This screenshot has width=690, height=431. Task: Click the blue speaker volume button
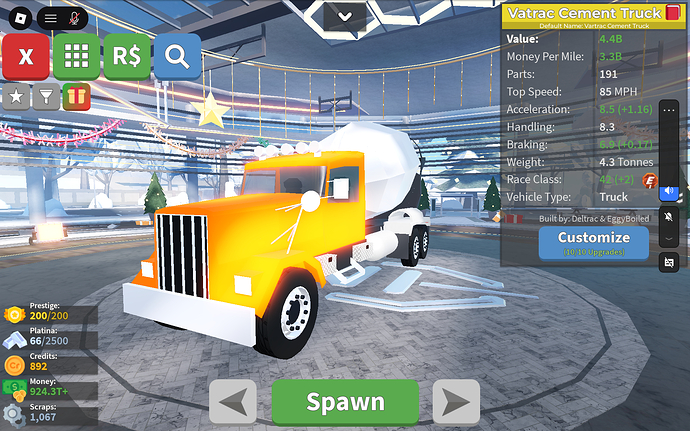pos(669,191)
